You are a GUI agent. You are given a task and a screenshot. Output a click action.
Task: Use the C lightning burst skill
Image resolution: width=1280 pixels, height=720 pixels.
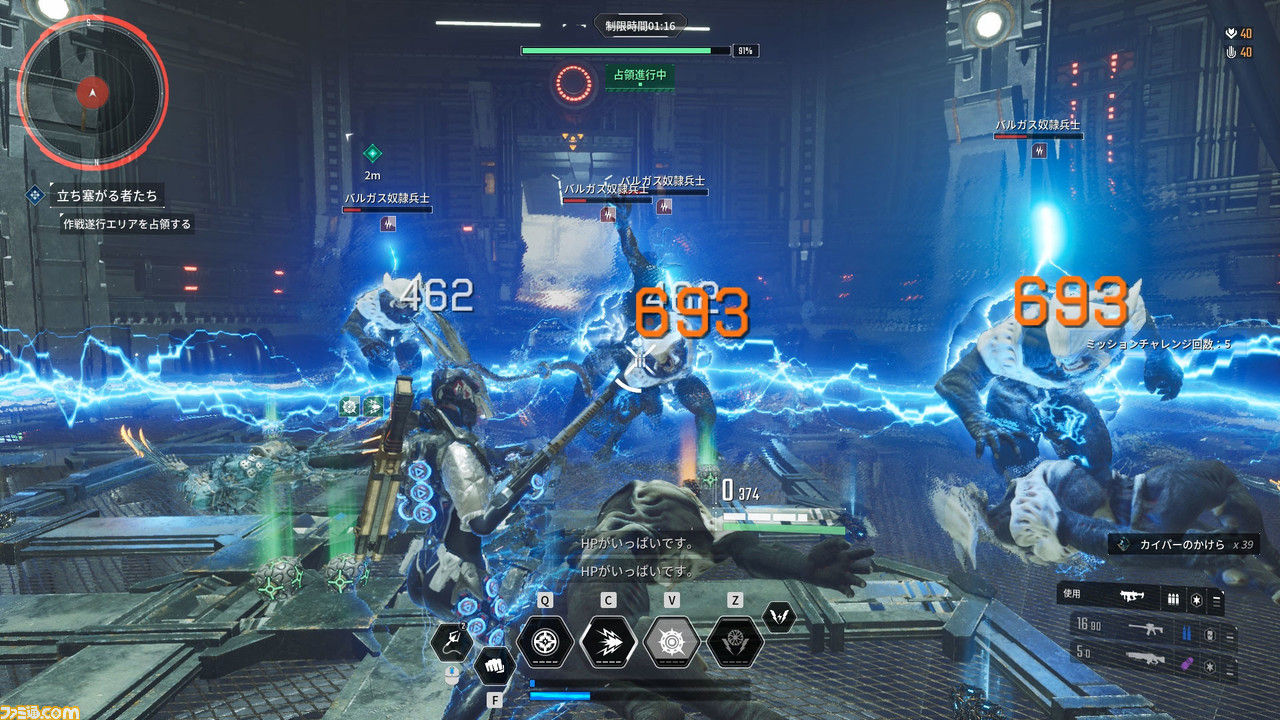click(x=608, y=641)
